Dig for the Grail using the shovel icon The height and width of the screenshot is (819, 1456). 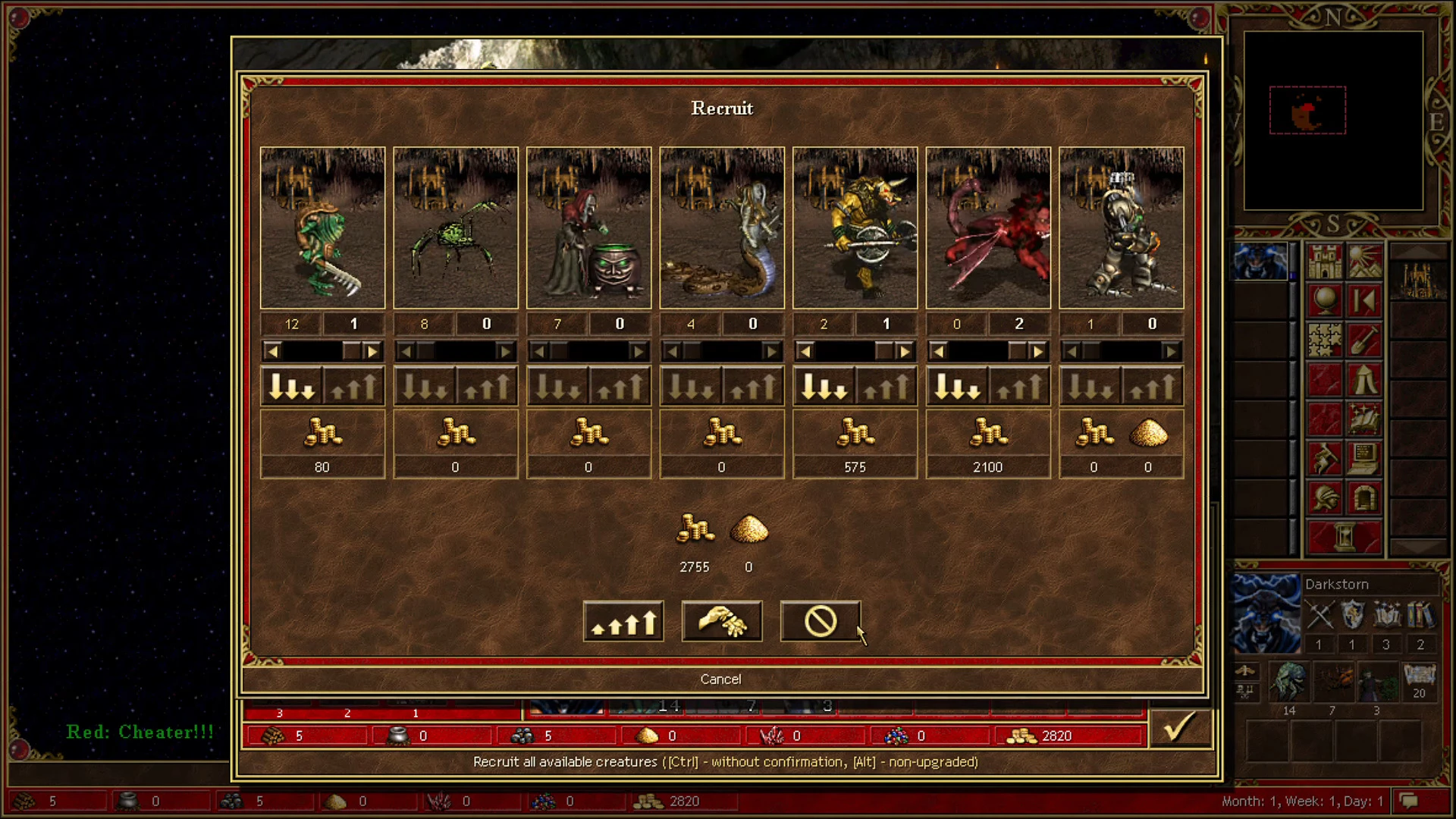1363,341
